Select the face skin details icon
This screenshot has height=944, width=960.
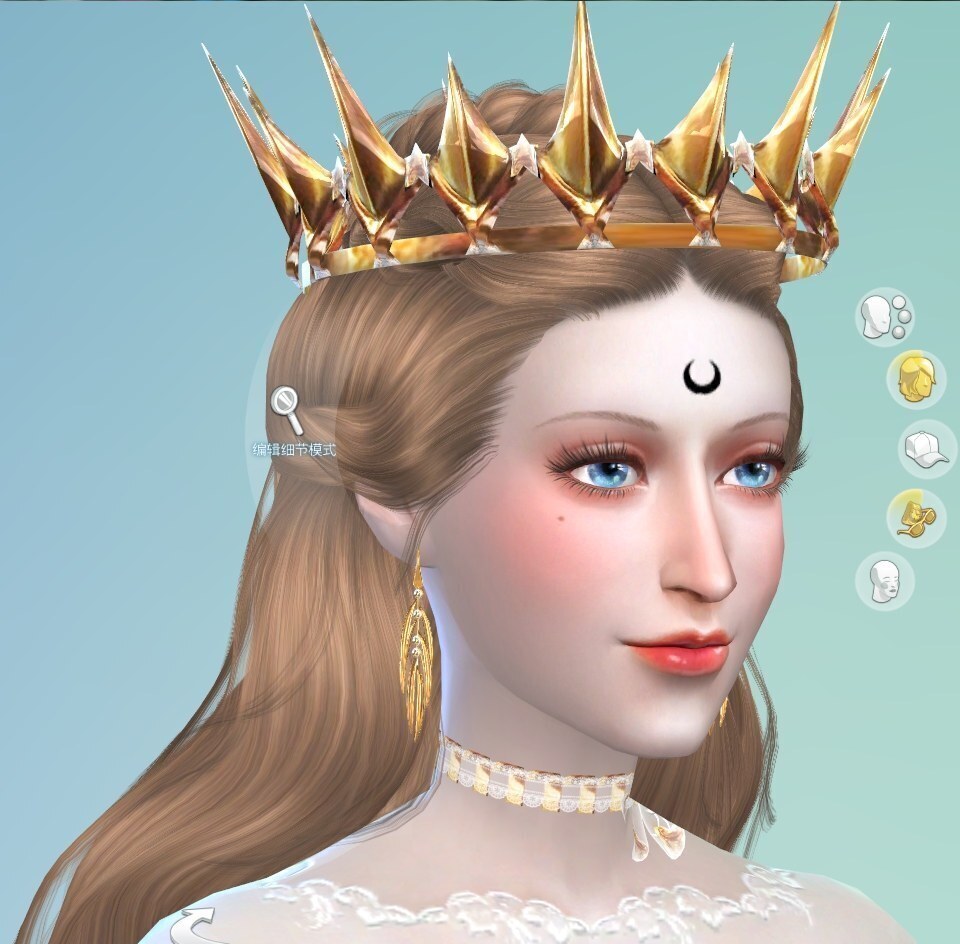[x=884, y=580]
